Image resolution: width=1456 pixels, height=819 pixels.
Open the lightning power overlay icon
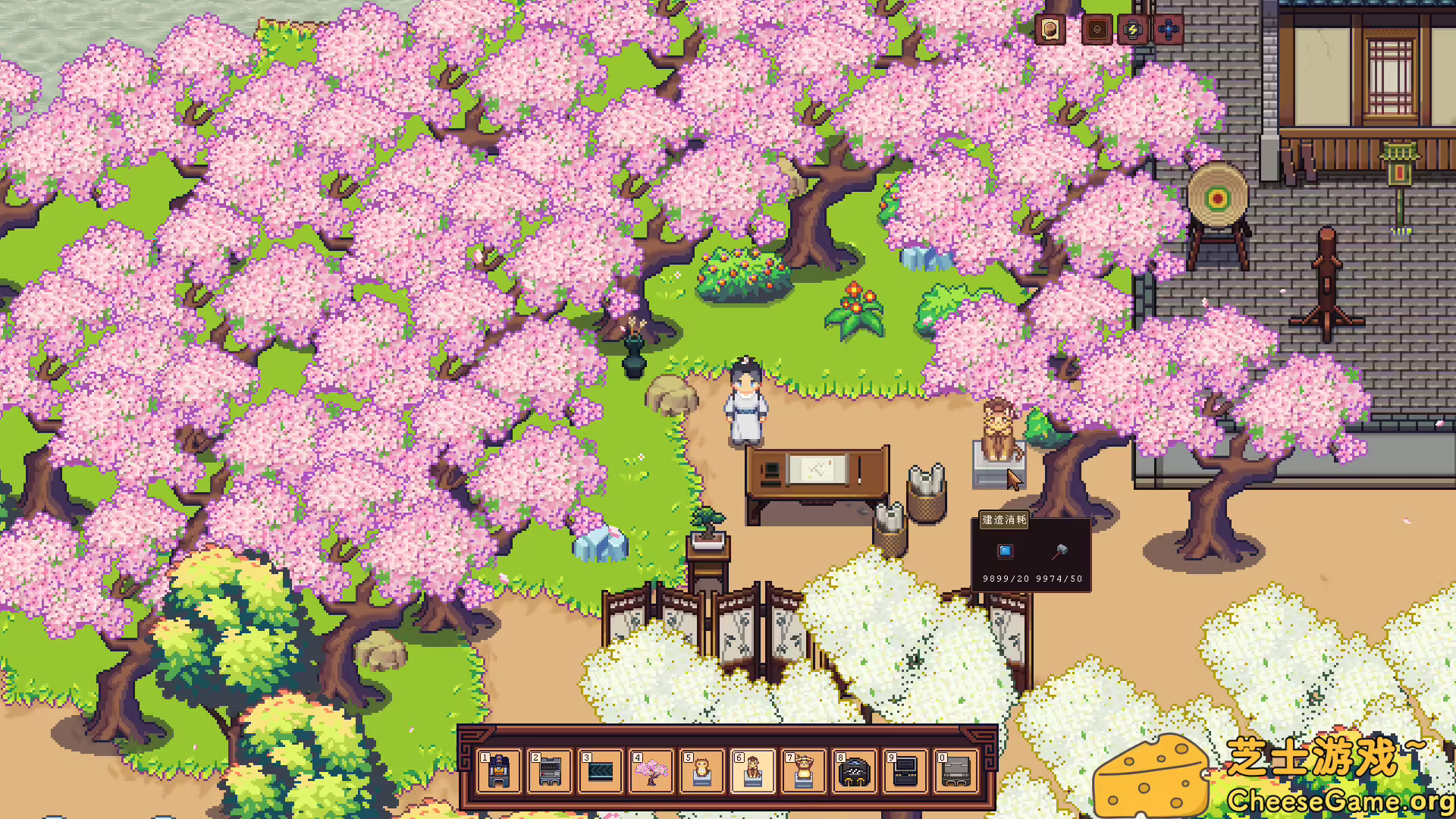[x=1132, y=30]
